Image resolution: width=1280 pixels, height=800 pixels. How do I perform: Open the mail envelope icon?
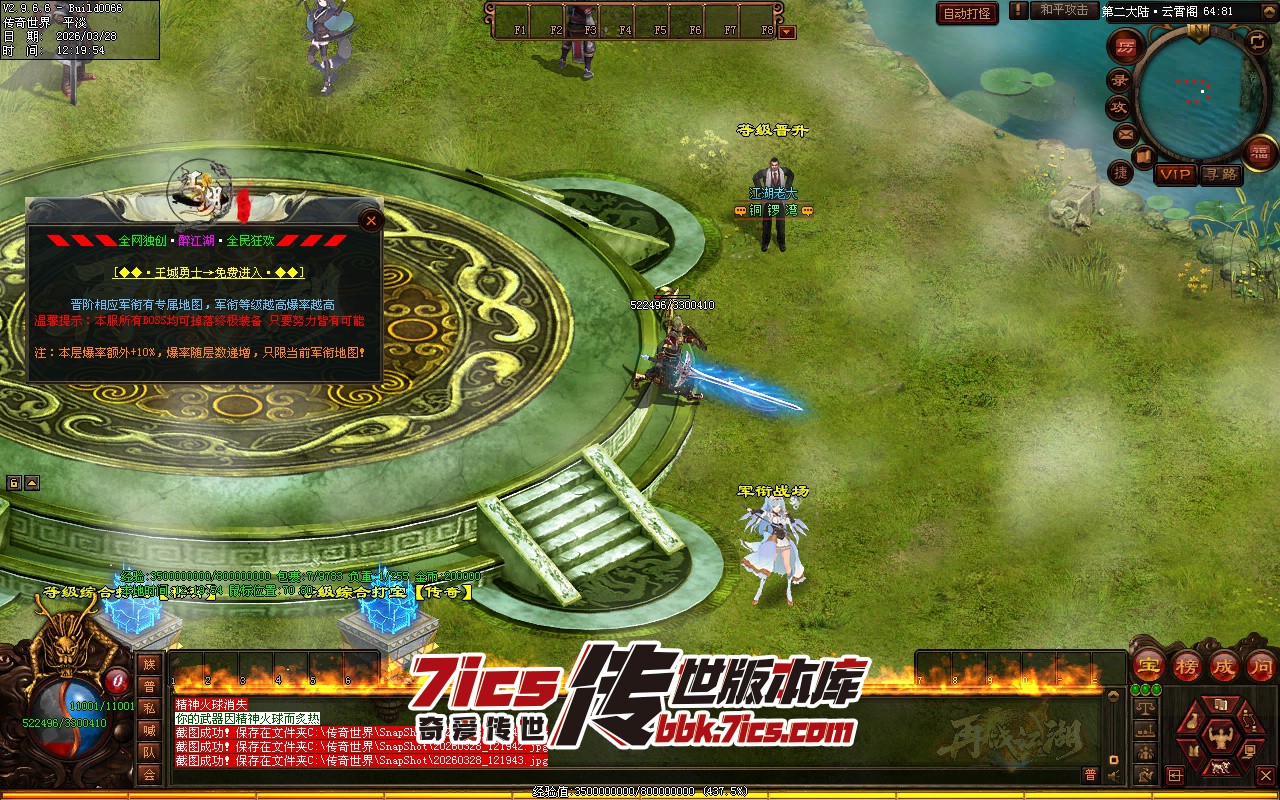tap(1126, 133)
